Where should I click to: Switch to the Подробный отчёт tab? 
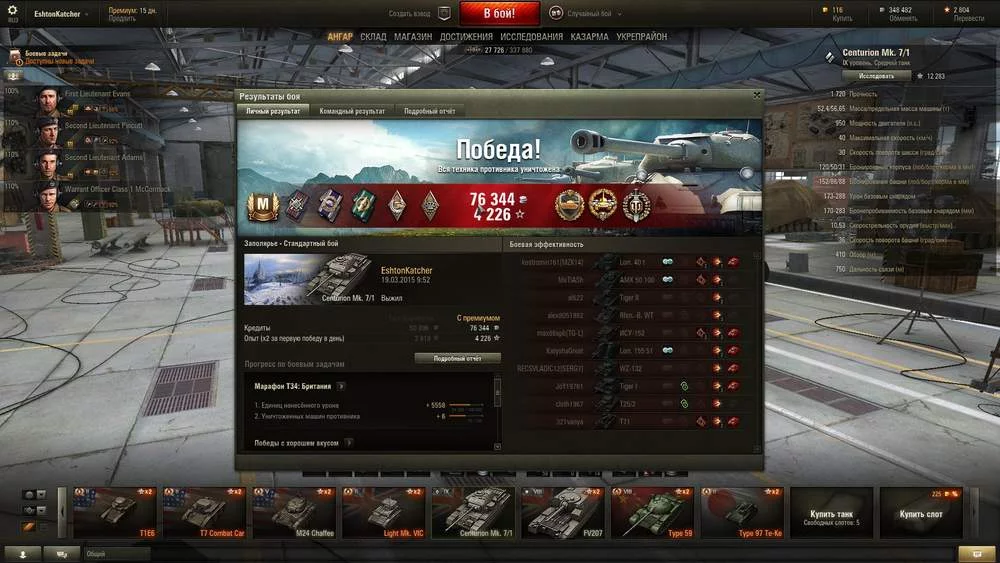click(429, 111)
